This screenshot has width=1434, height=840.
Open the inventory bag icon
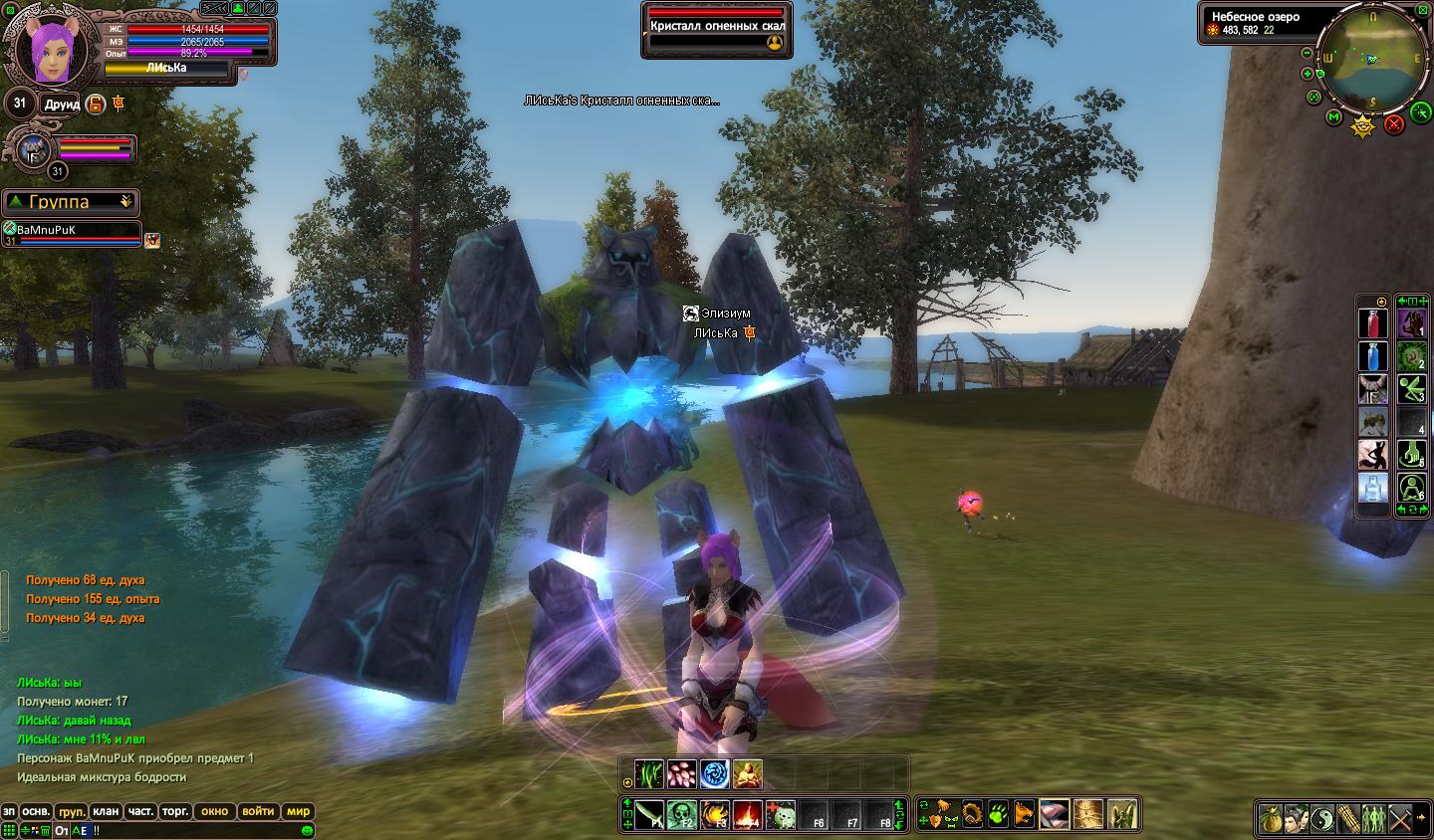pyautogui.click(x=1270, y=818)
